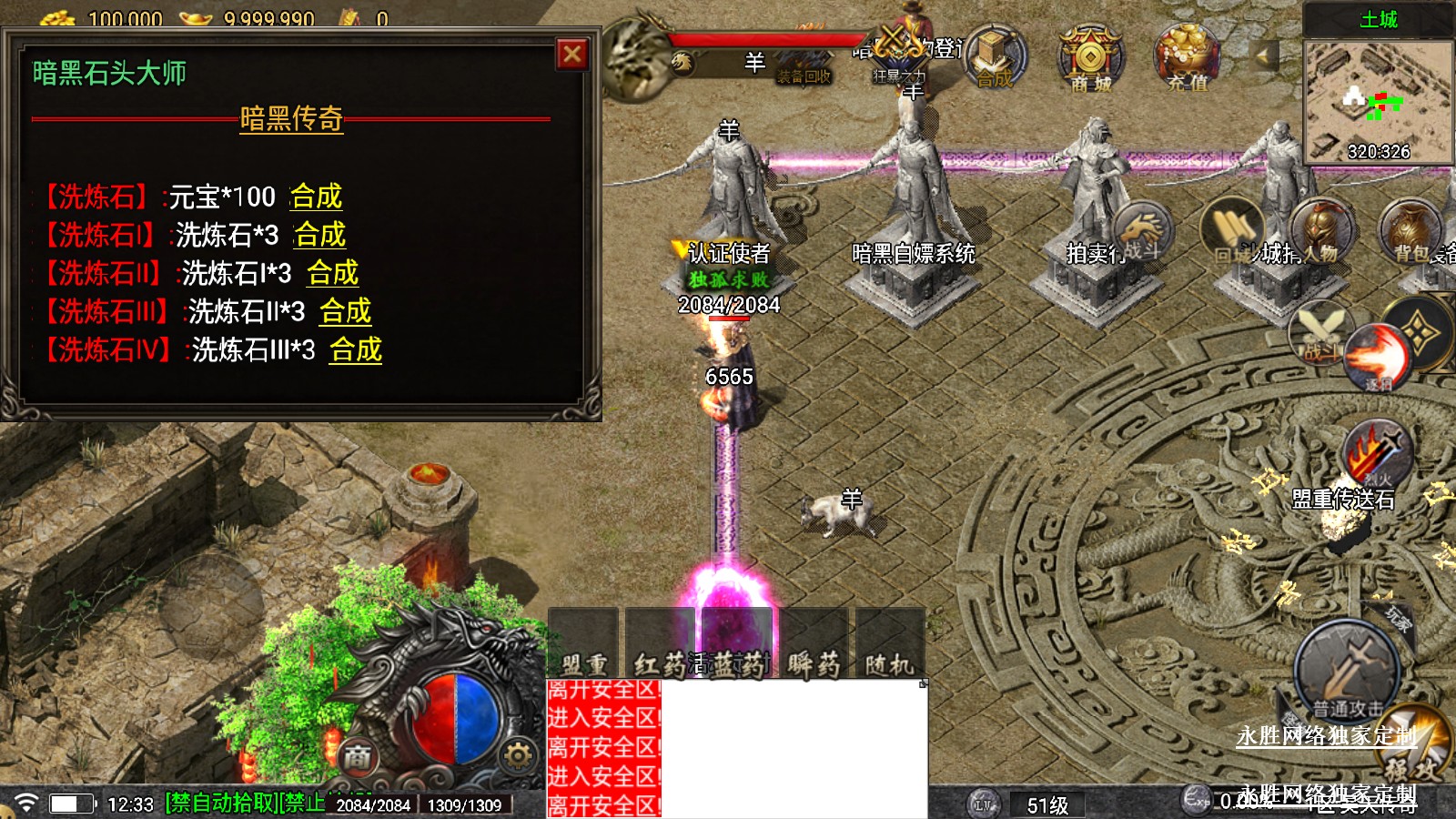Activate the 烈火 flaming sword skill
The width and height of the screenshot is (1456, 819).
1377,452
